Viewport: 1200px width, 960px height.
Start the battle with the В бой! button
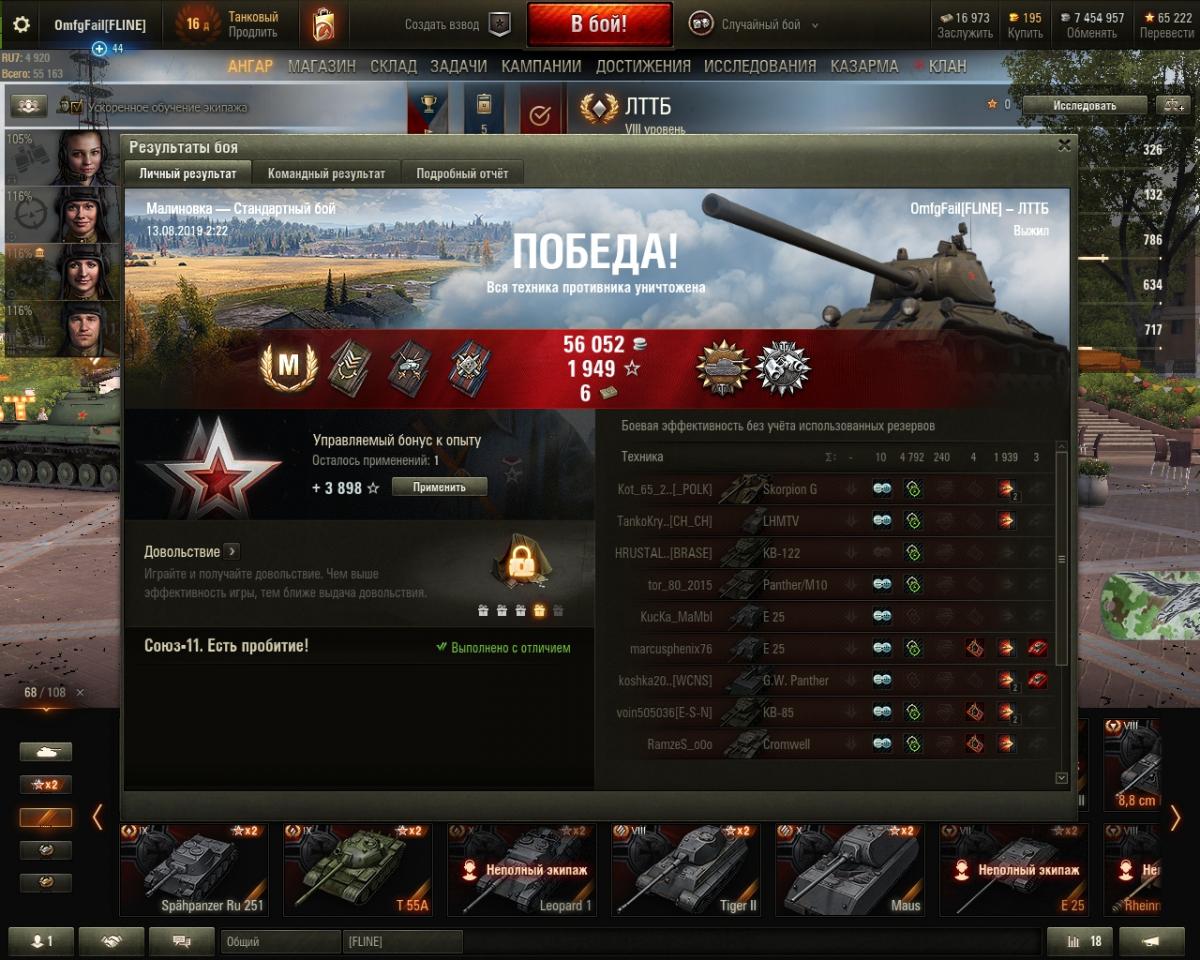(x=599, y=24)
